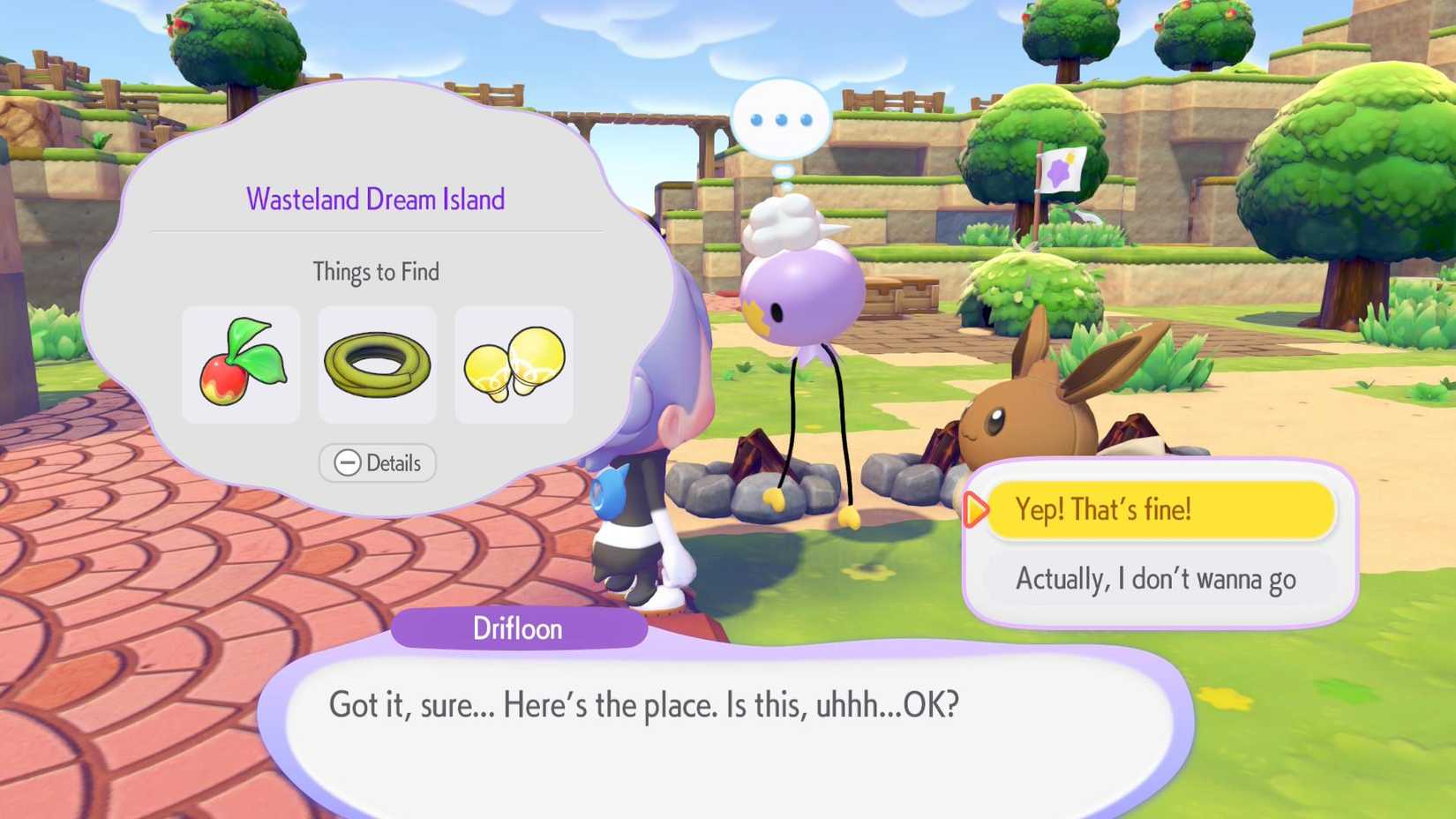Select the yellow light bulbs icon
Viewport: 1456px width, 819px height.
[x=513, y=364]
